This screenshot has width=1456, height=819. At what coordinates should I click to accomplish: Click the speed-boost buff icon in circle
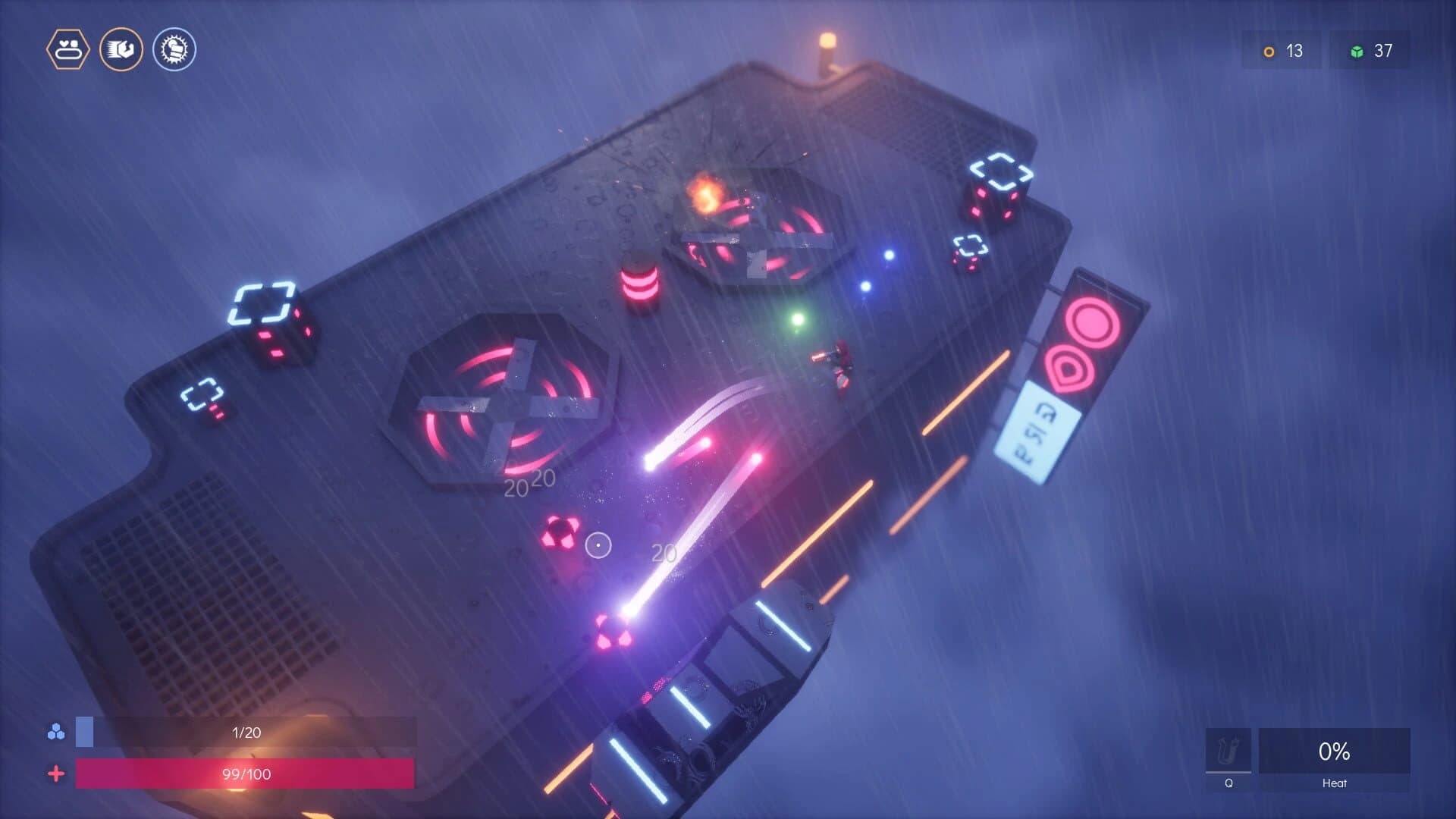(x=121, y=49)
